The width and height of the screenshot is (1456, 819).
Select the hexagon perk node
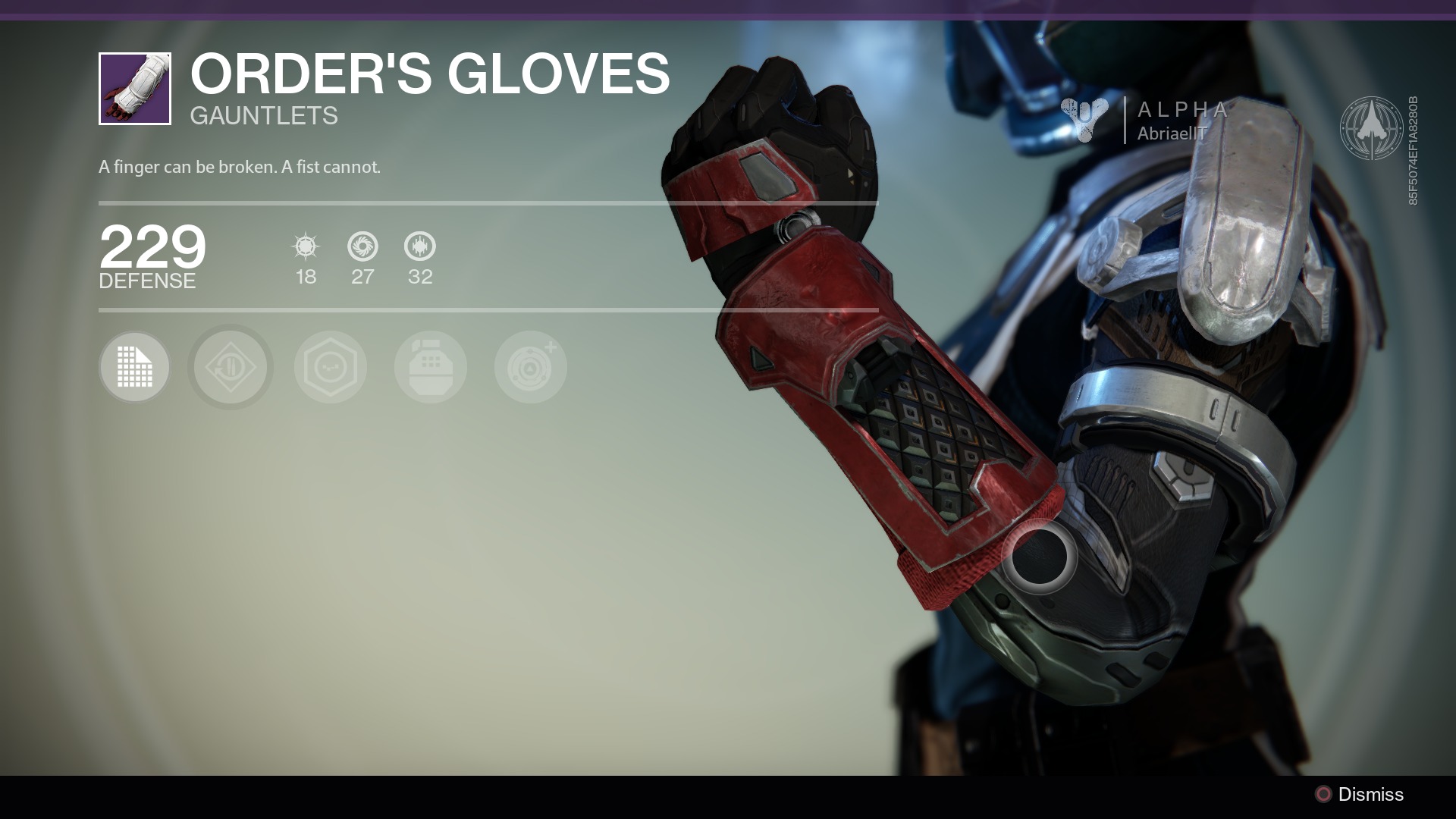[x=331, y=367]
